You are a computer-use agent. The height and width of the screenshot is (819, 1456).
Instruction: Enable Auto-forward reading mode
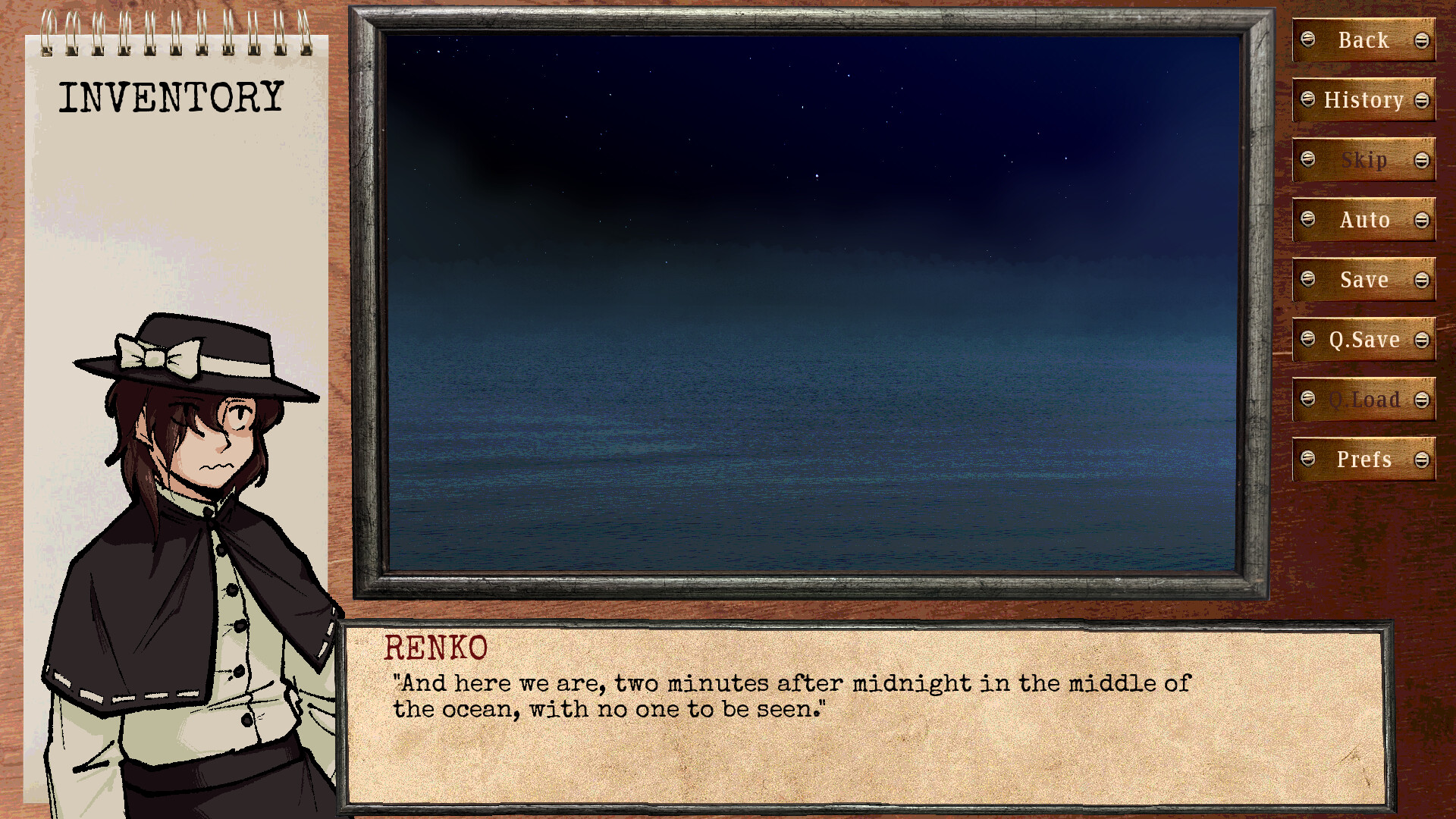coord(1364,220)
